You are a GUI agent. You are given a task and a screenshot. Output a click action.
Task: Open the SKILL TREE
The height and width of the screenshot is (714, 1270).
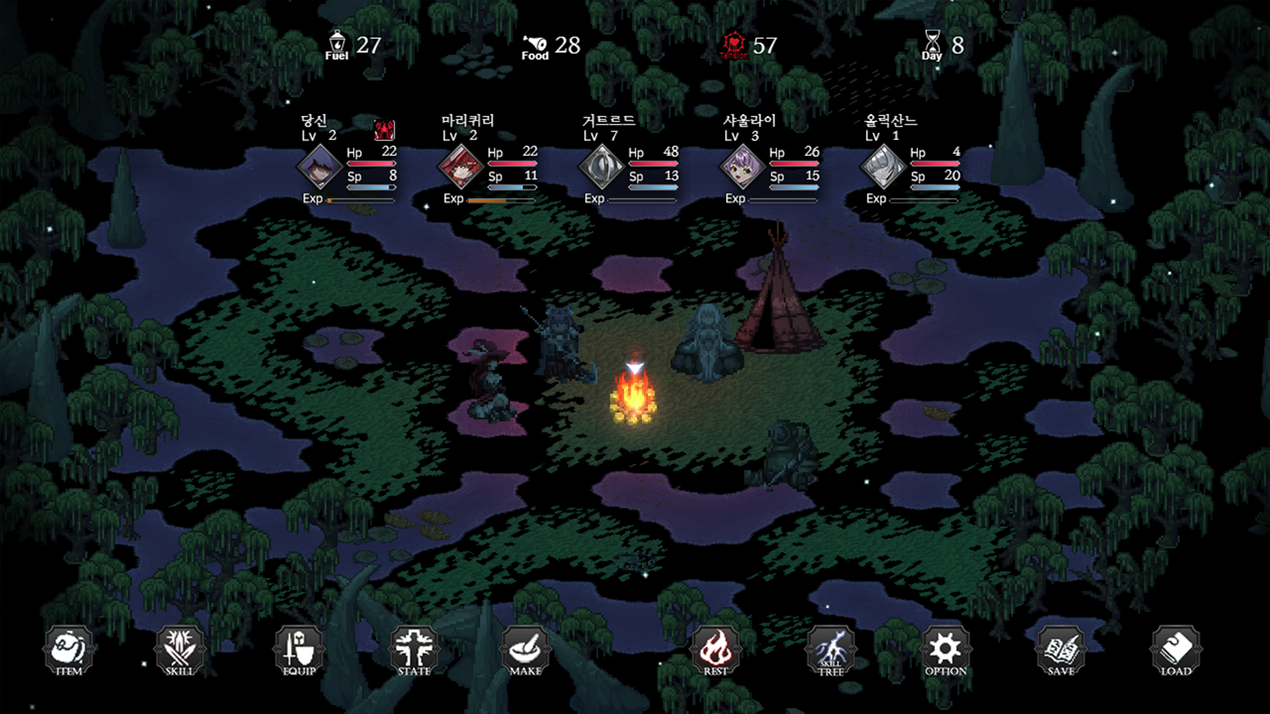tap(830, 650)
